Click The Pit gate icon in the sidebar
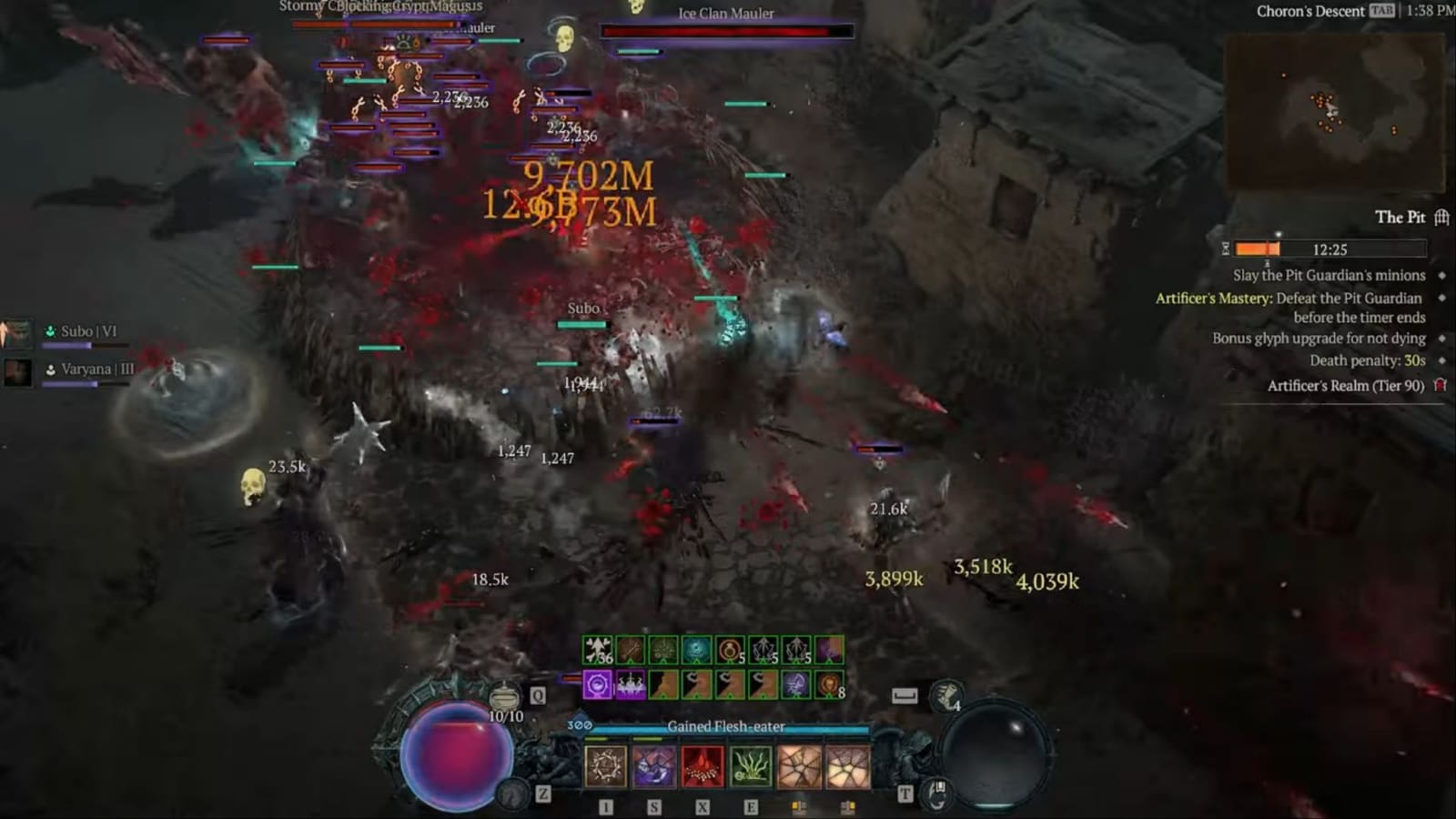This screenshot has width=1456, height=819. click(1440, 218)
